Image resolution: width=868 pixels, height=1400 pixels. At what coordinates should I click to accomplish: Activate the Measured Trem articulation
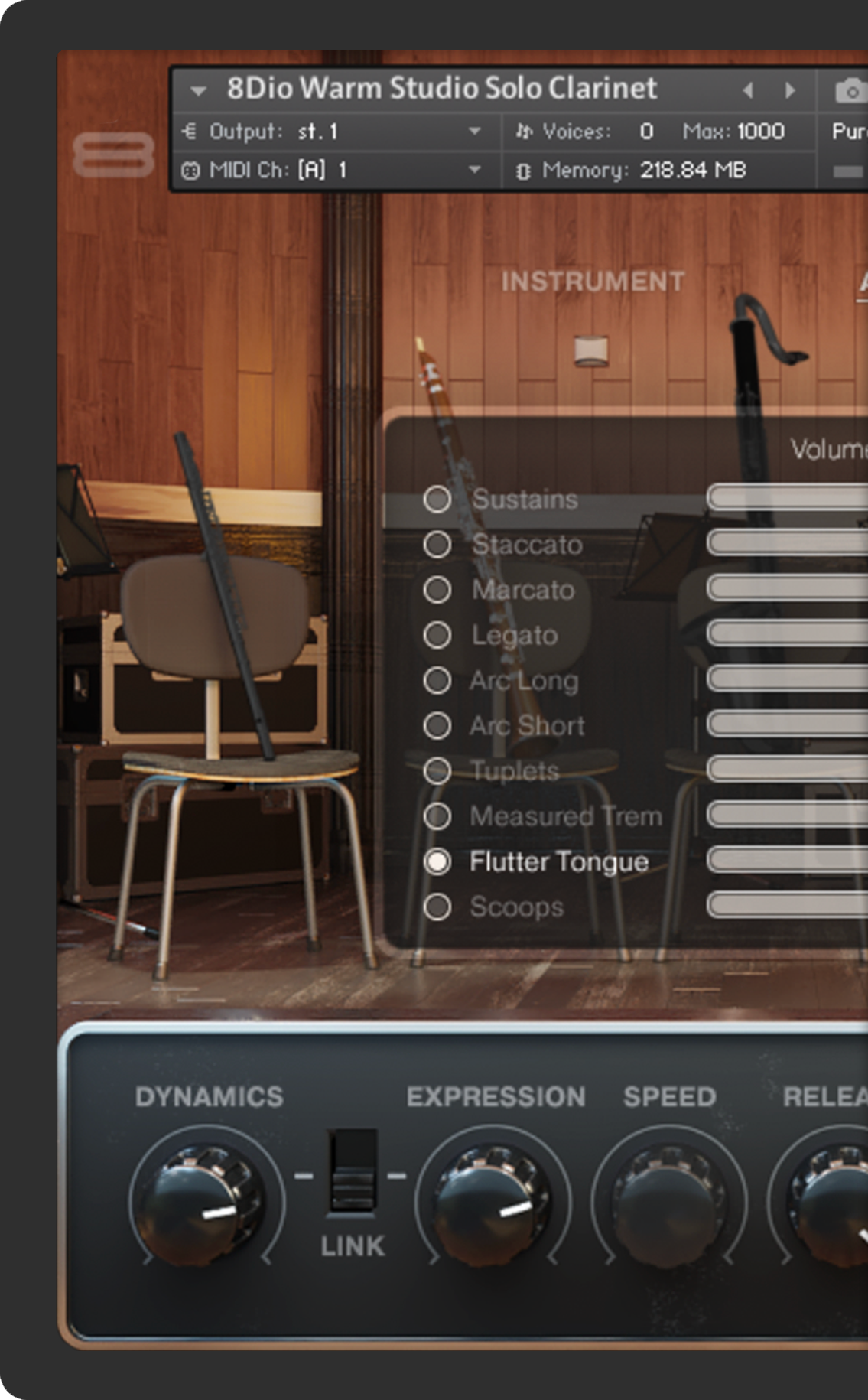coord(437,816)
